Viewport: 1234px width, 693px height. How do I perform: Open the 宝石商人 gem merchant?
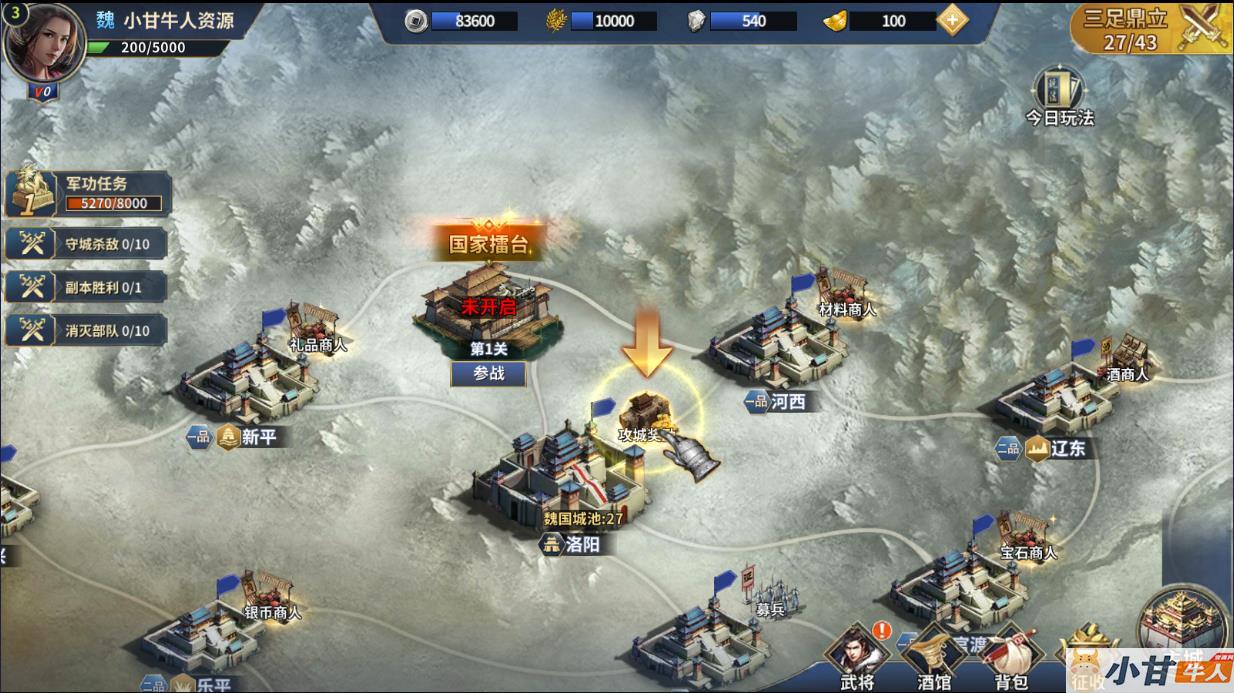(1028, 537)
